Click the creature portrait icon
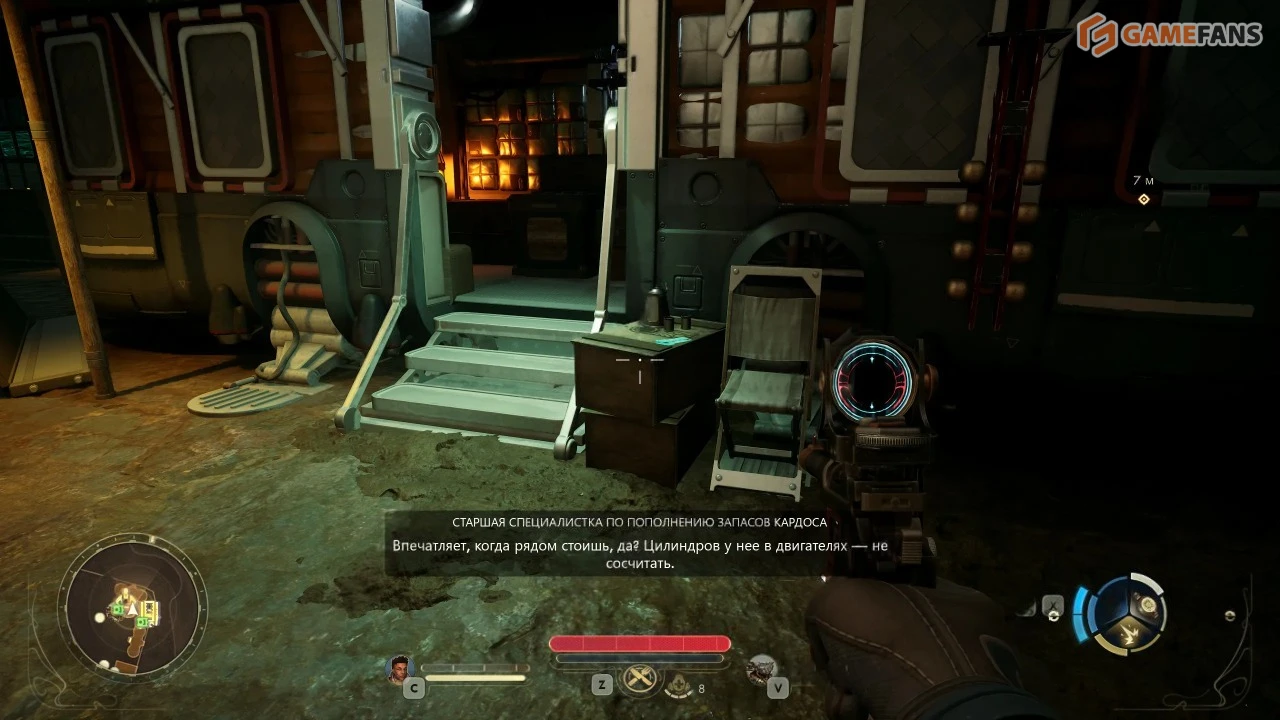 763,668
